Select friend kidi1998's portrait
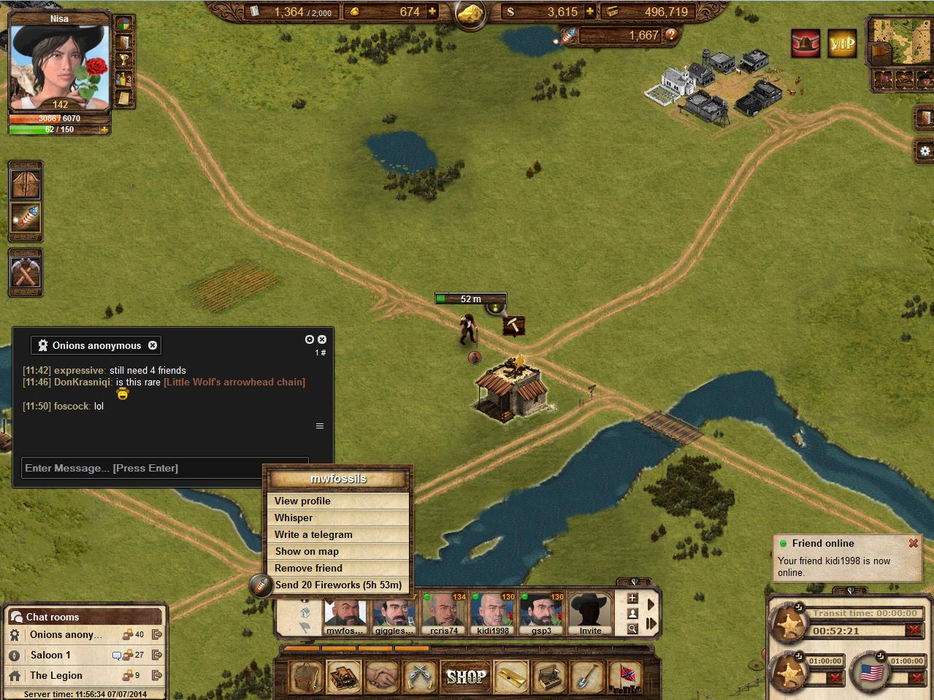 492,614
